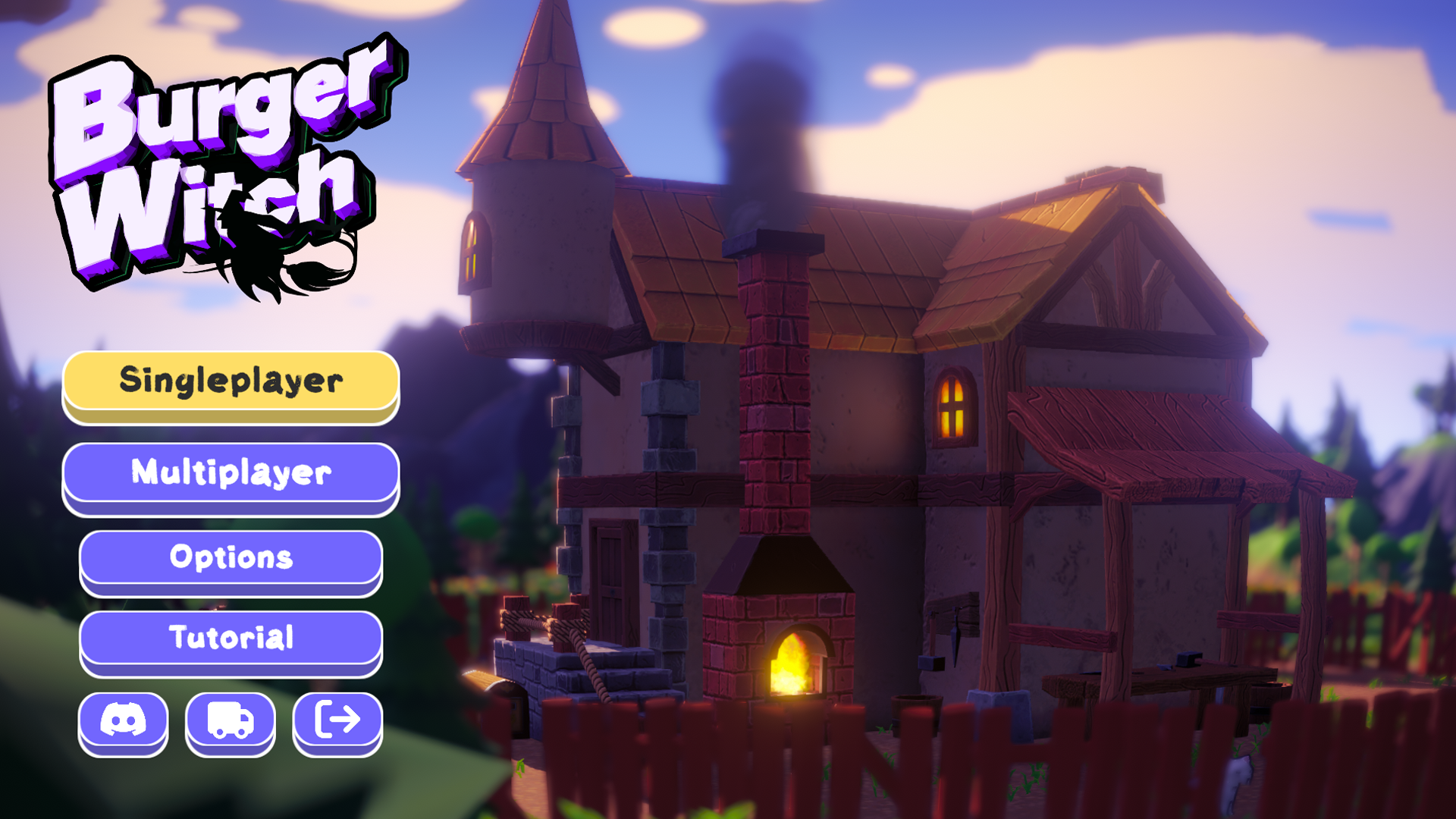Select Multiplayer to play with friends
The height and width of the screenshot is (819, 1456).
(231, 472)
